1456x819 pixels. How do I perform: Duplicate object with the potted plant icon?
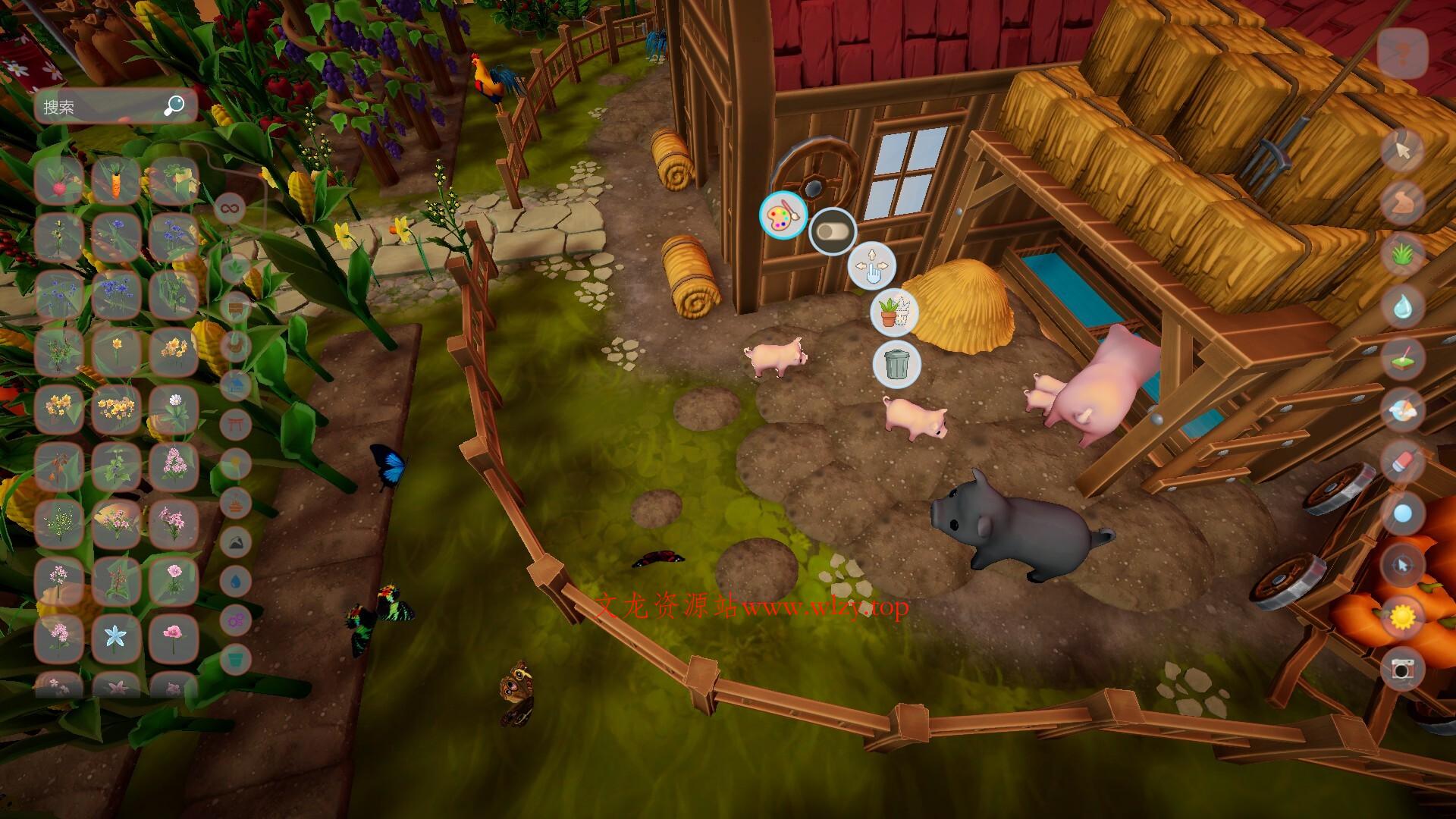pyautogui.click(x=895, y=312)
